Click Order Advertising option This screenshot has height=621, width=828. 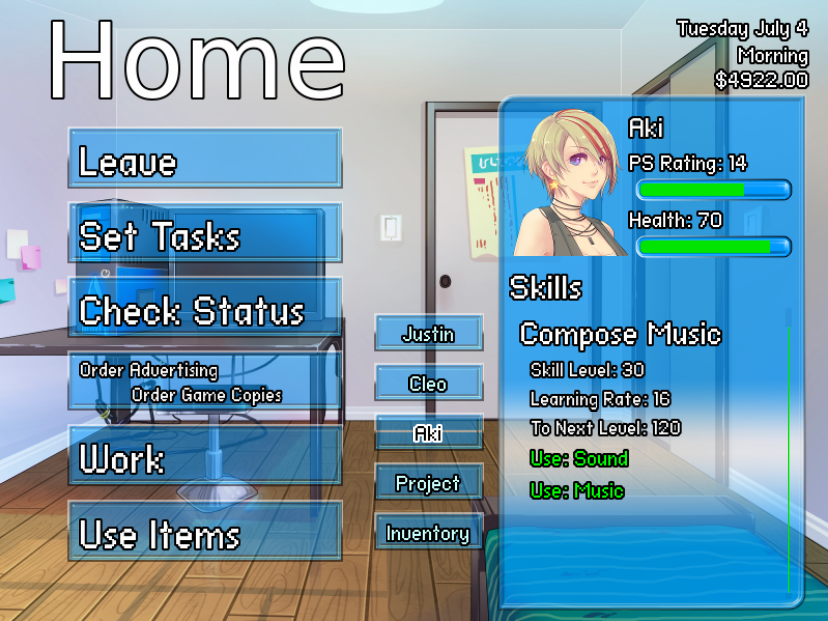[149, 370]
